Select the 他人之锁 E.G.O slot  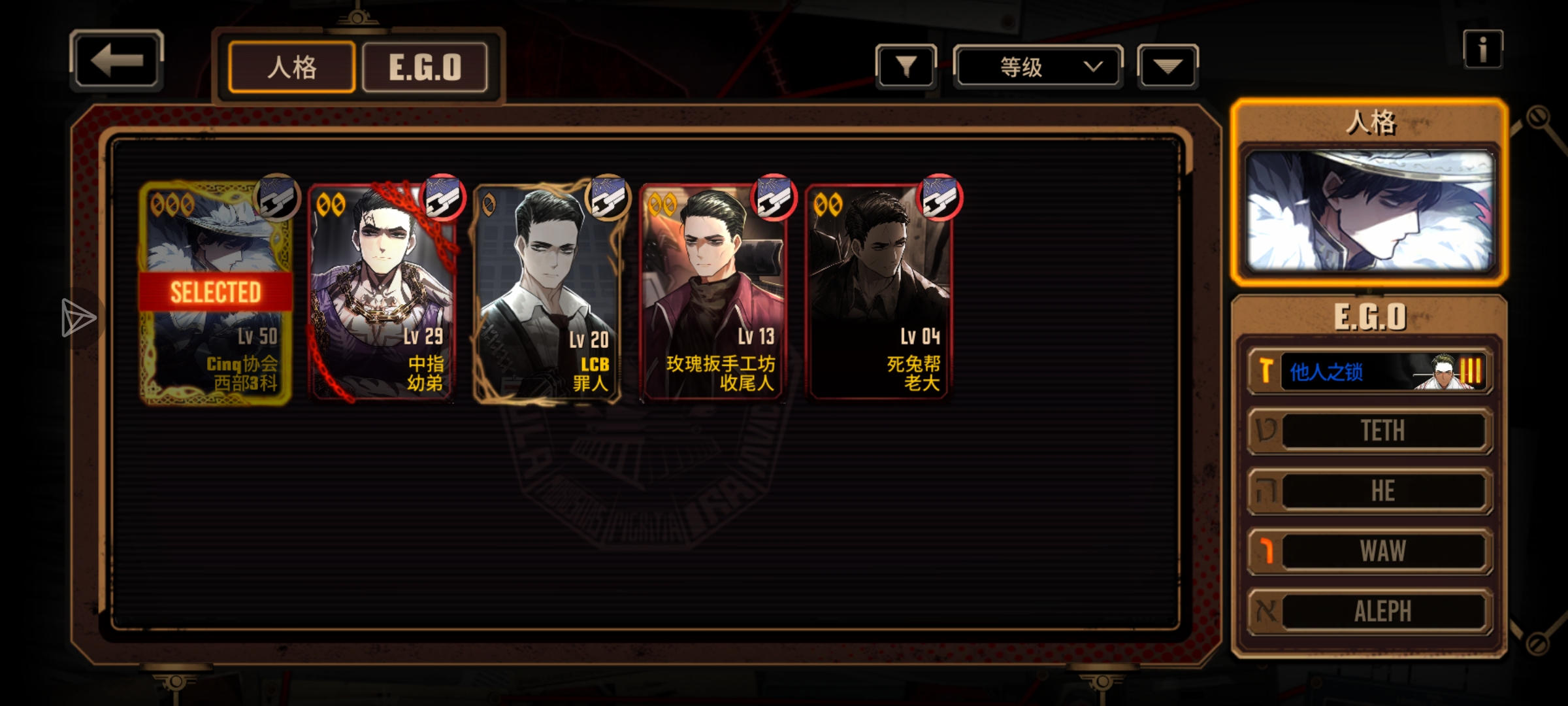(x=1371, y=372)
